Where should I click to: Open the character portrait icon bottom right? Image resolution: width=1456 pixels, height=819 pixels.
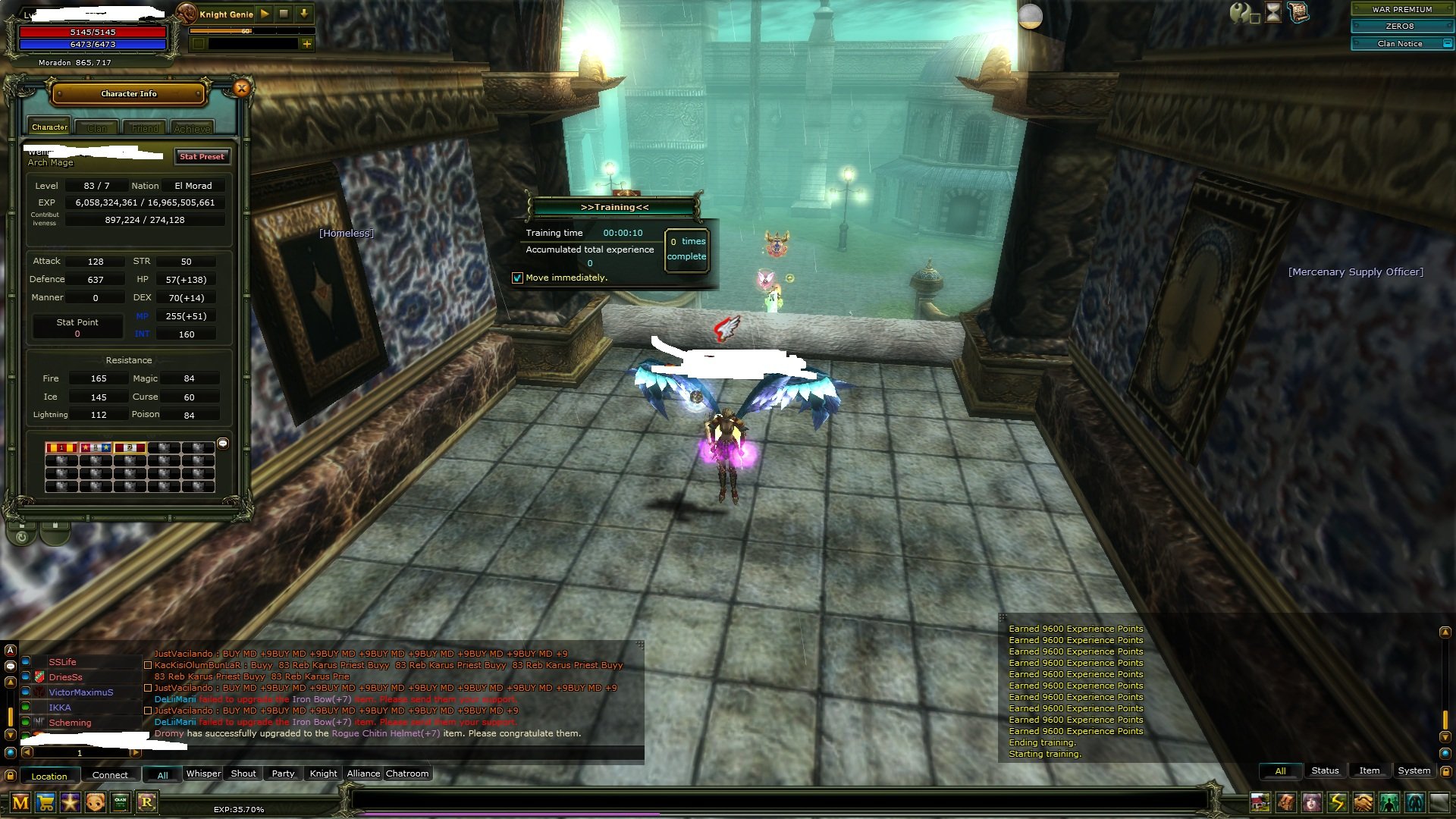(1312, 802)
